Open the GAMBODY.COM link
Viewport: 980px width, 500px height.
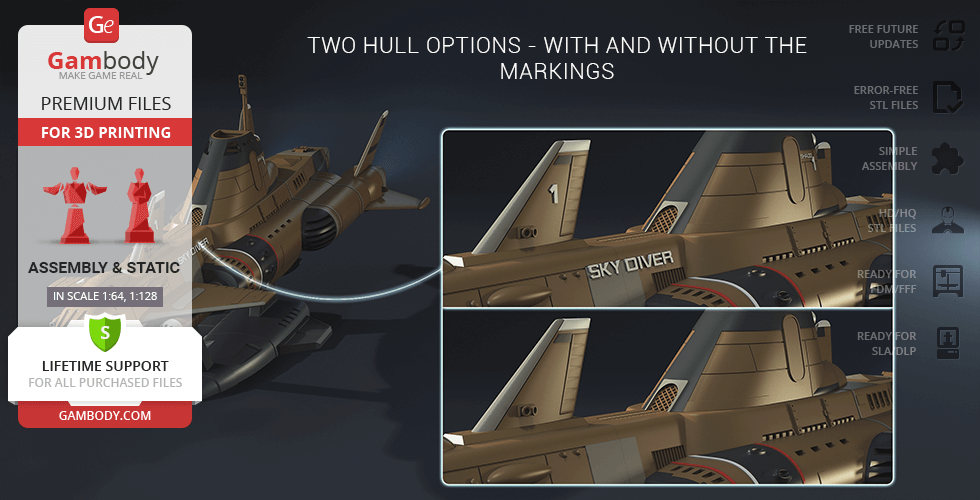104,414
